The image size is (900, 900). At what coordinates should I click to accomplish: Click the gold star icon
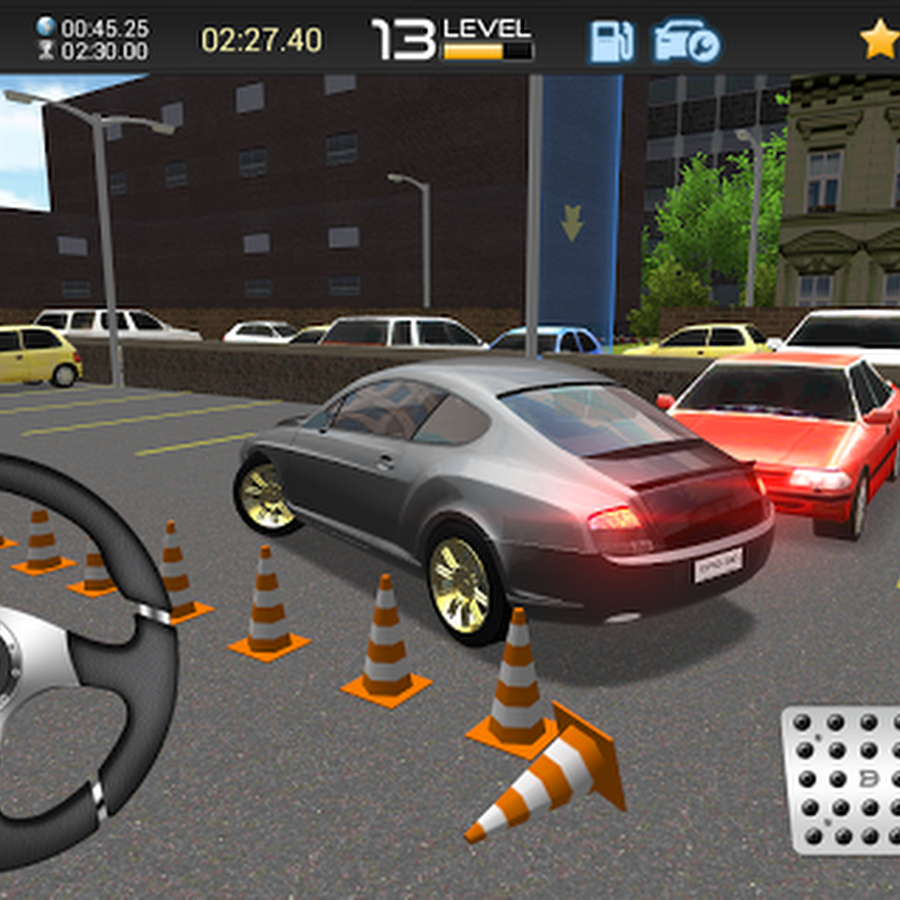point(880,41)
